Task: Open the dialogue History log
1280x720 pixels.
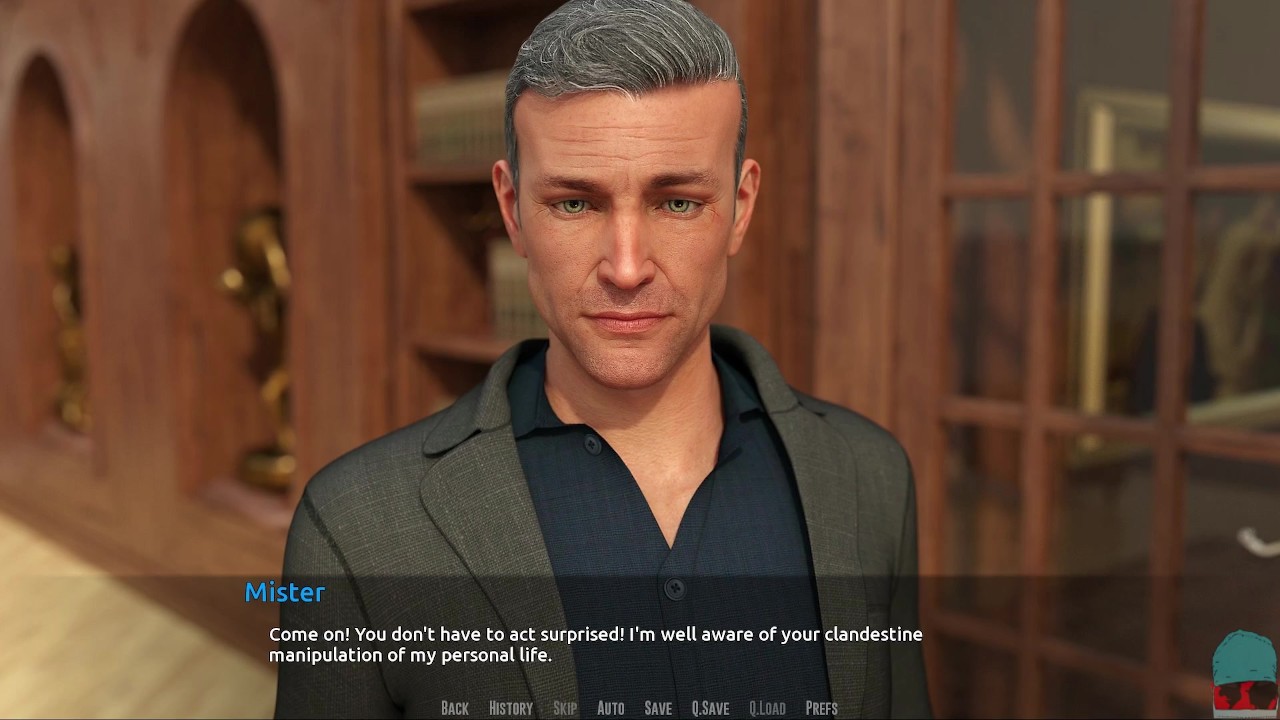Action: pyautogui.click(x=510, y=708)
